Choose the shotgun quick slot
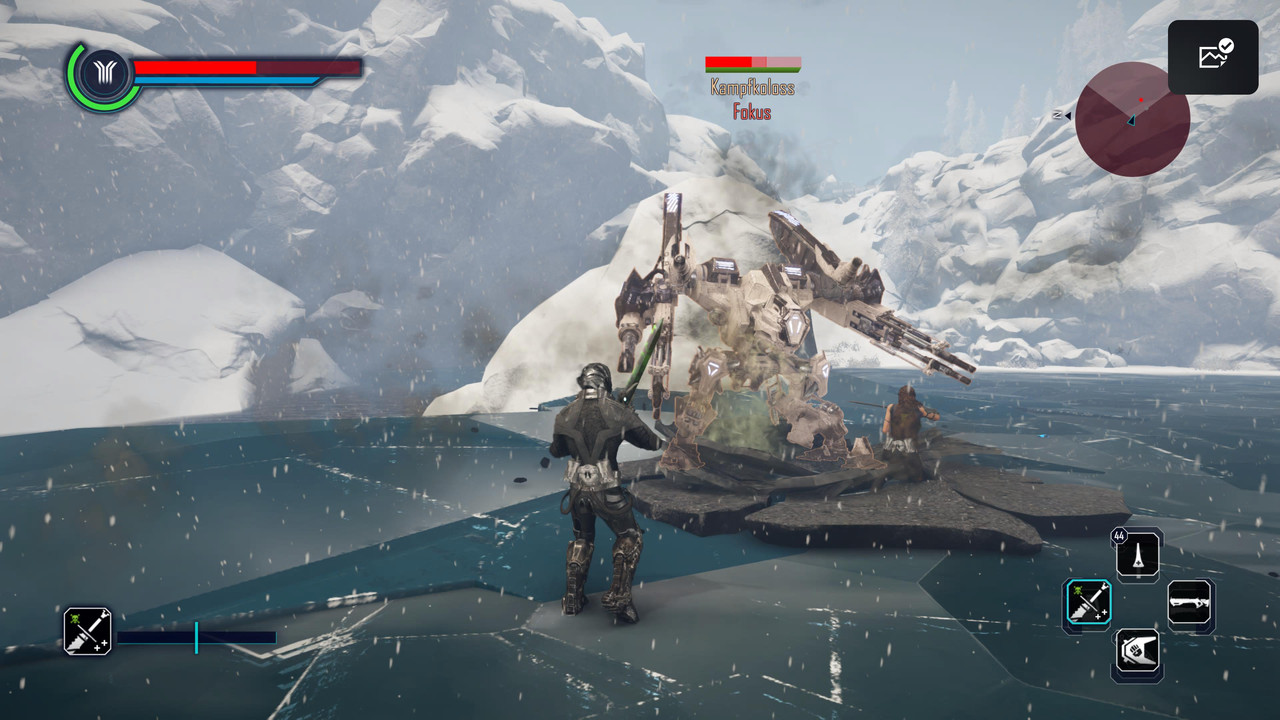Image resolution: width=1280 pixels, height=720 pixels. [x=1190, y=605]
